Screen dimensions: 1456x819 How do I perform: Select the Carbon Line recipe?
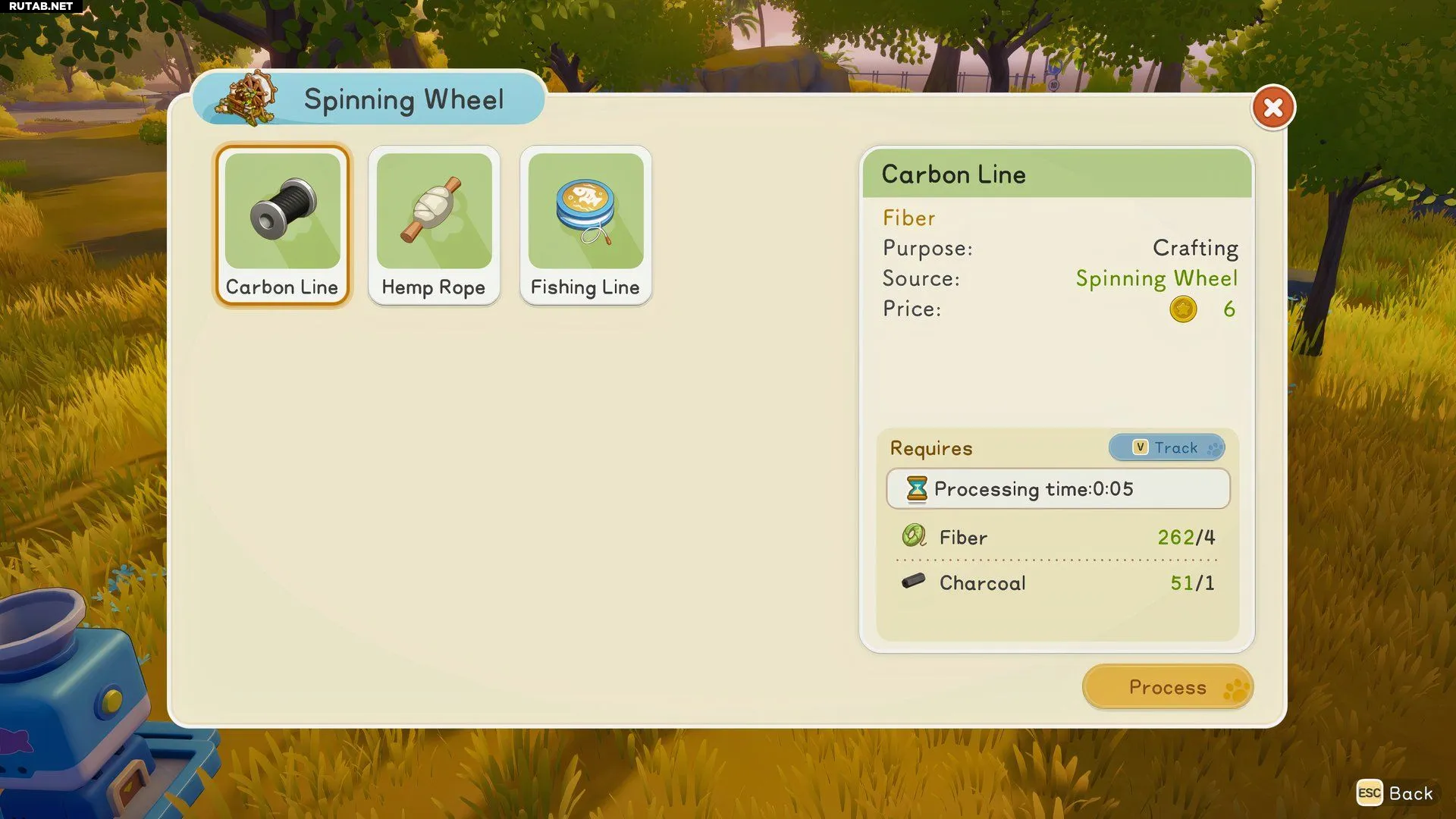coord(282,225)
